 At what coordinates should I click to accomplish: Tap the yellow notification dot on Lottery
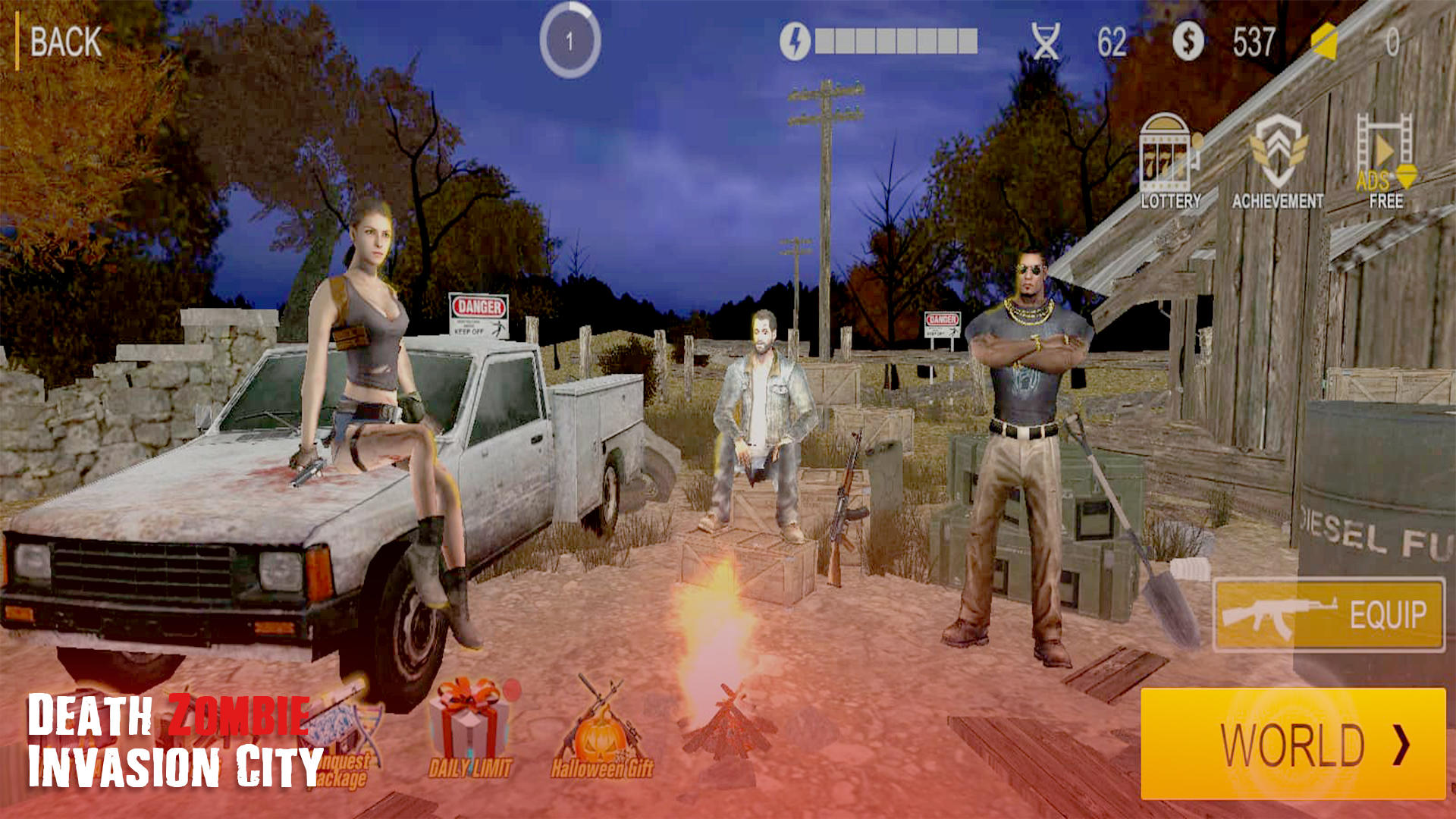[x=1197, y=143]
